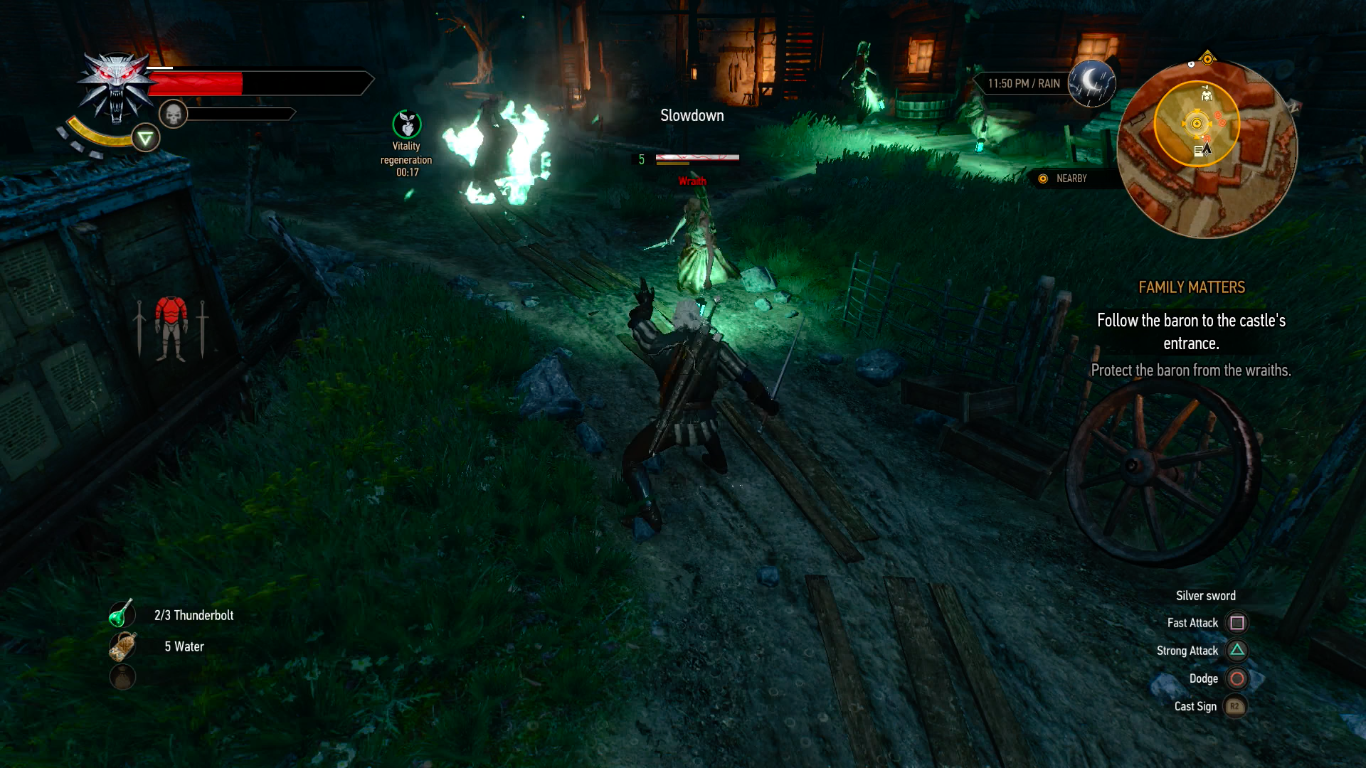Click the Family Matters quest title
1366x768 pixels.
point(1191,288)
